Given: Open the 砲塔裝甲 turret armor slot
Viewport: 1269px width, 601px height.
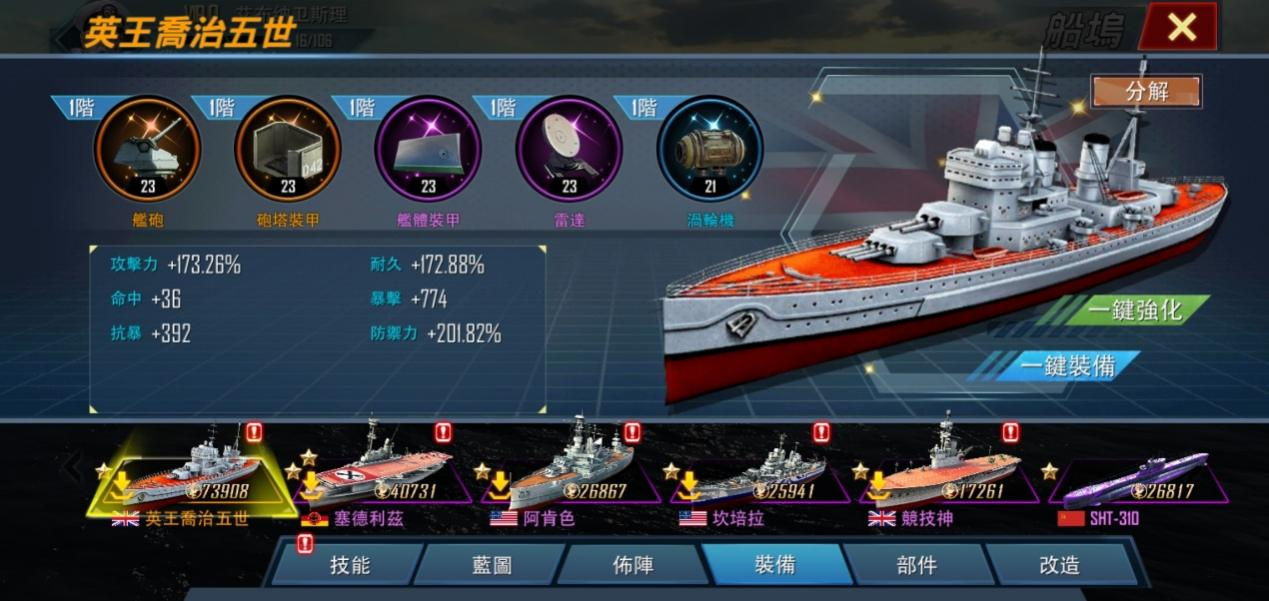Looking at the screenshot, I should 288,149.
